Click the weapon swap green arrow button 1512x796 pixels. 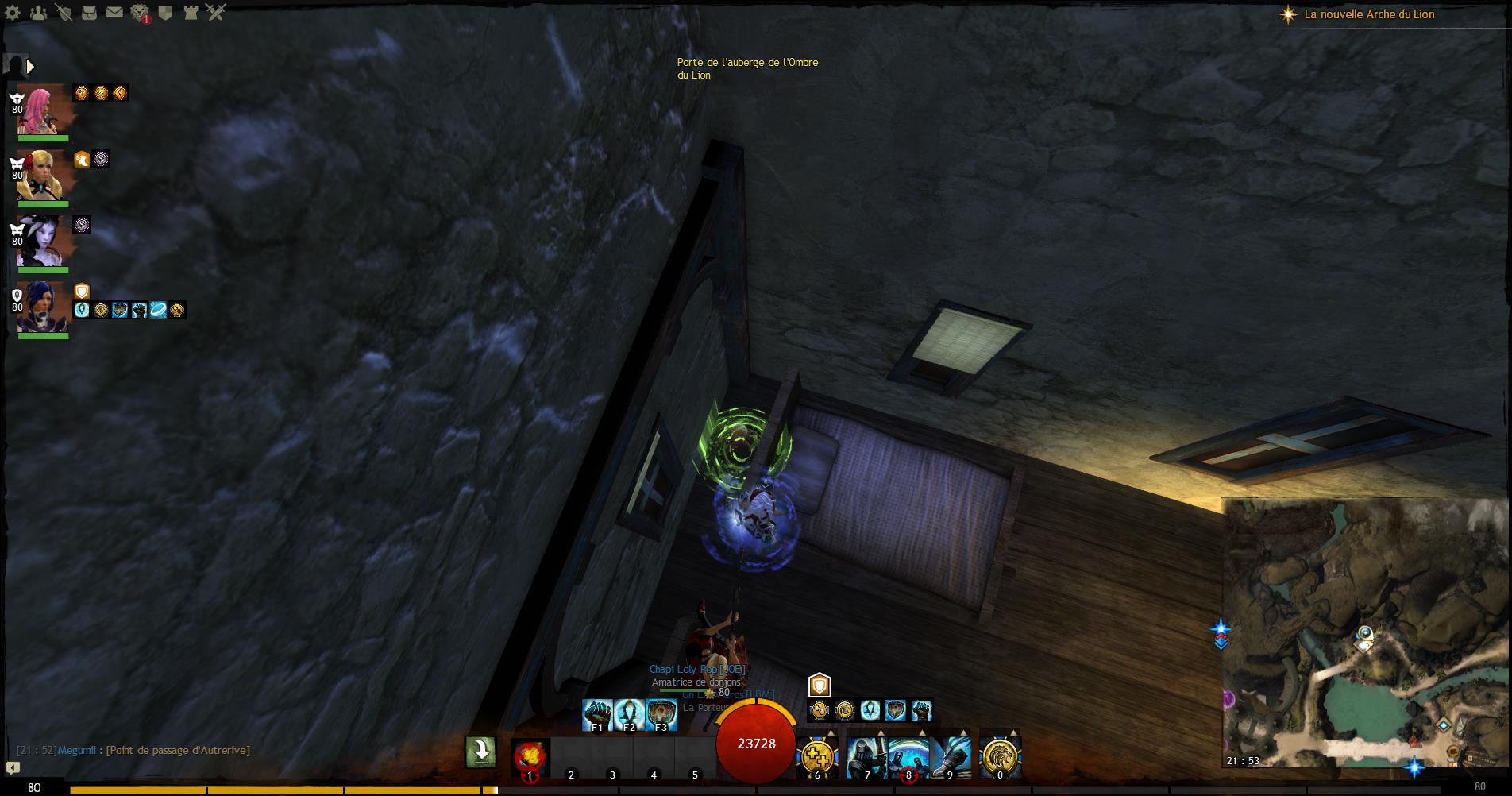480,752
